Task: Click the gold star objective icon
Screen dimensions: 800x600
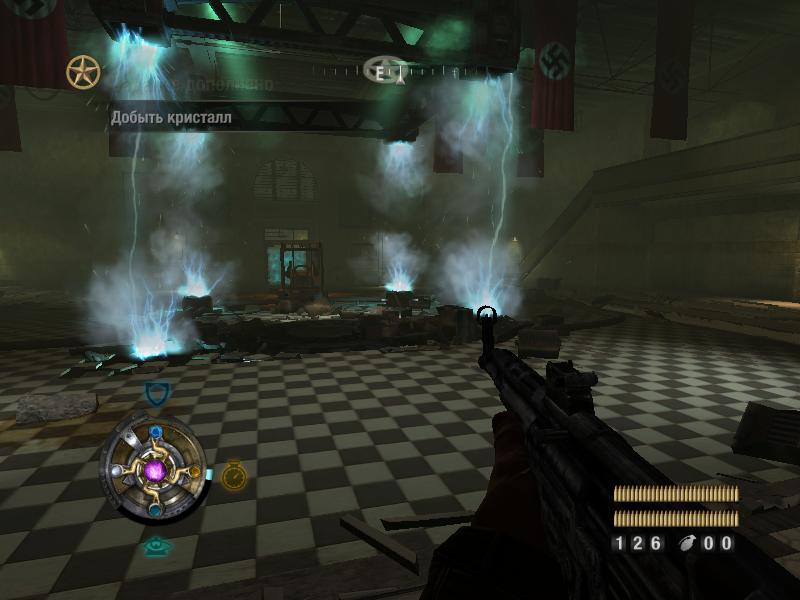Action: pos(83,72)
